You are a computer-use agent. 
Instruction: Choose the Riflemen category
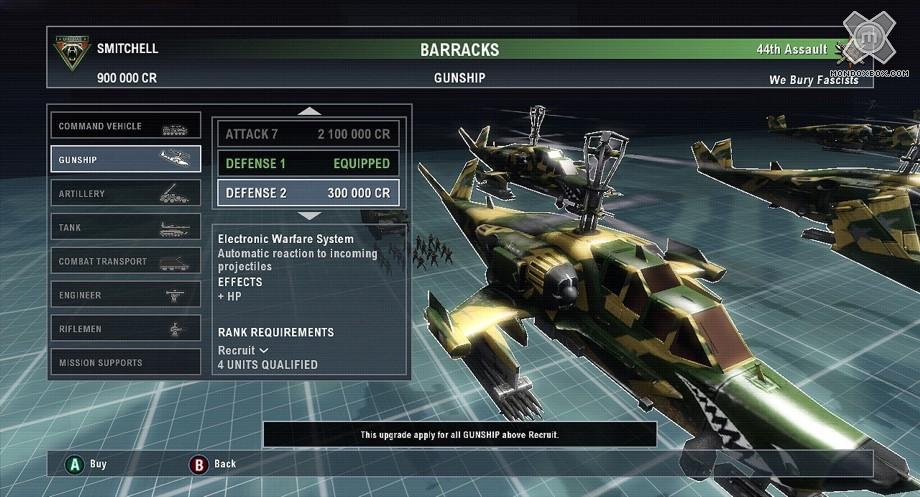(x=125, y=329)
